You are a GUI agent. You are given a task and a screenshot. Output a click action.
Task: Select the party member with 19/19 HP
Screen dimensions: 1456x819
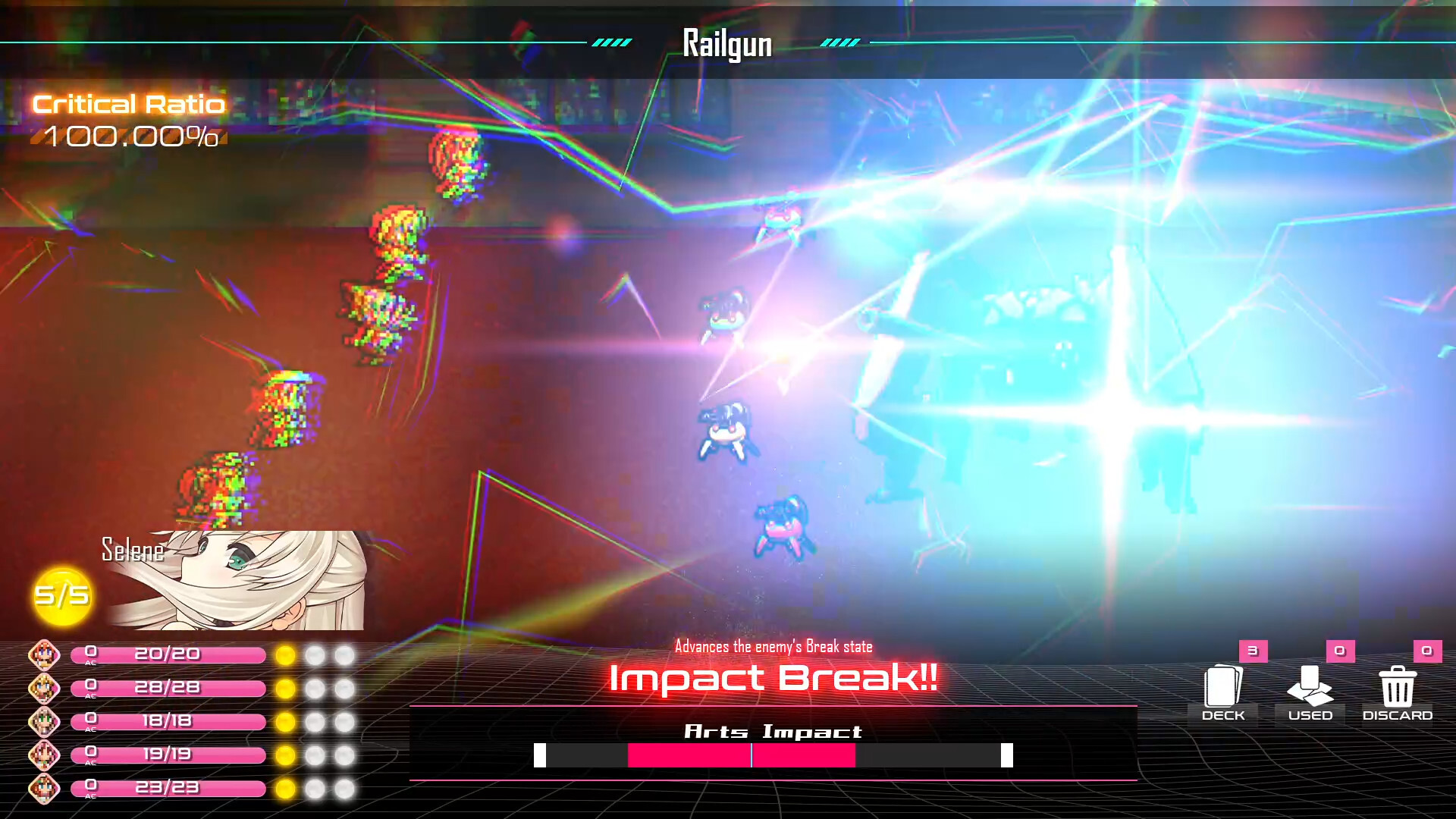point(45,754)
